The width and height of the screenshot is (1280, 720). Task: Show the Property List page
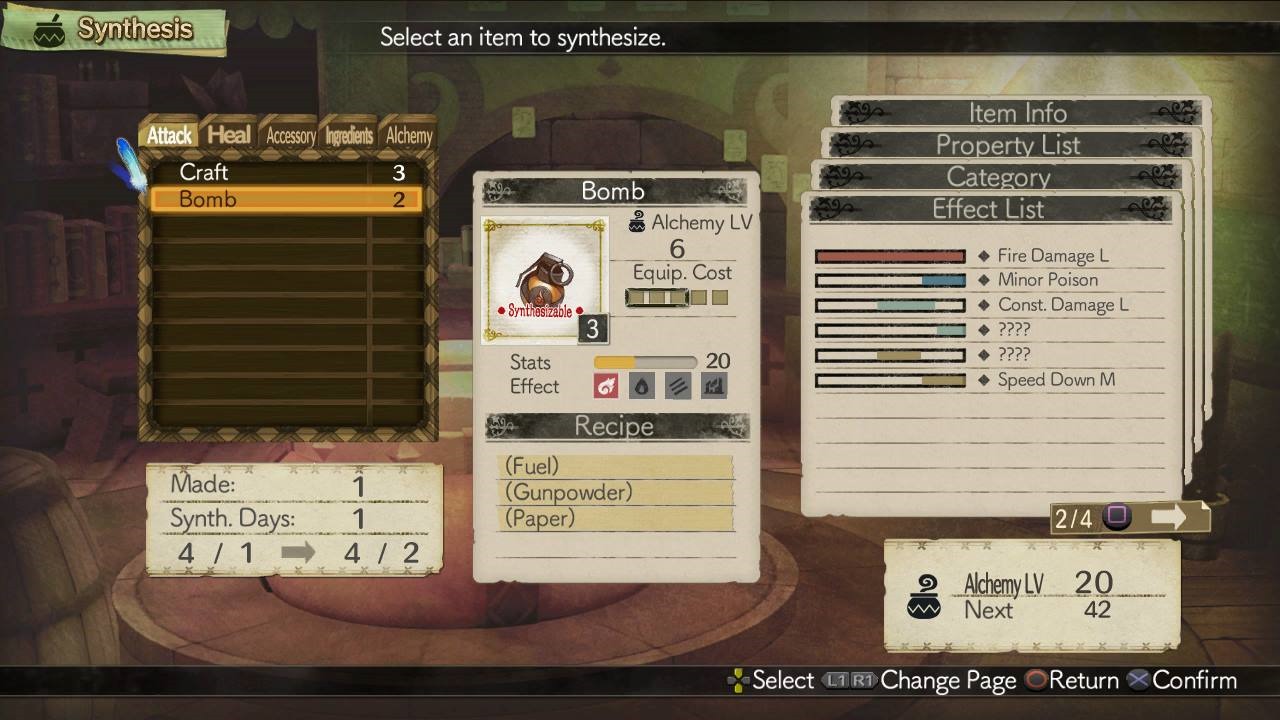click(x=1008, y=145)
